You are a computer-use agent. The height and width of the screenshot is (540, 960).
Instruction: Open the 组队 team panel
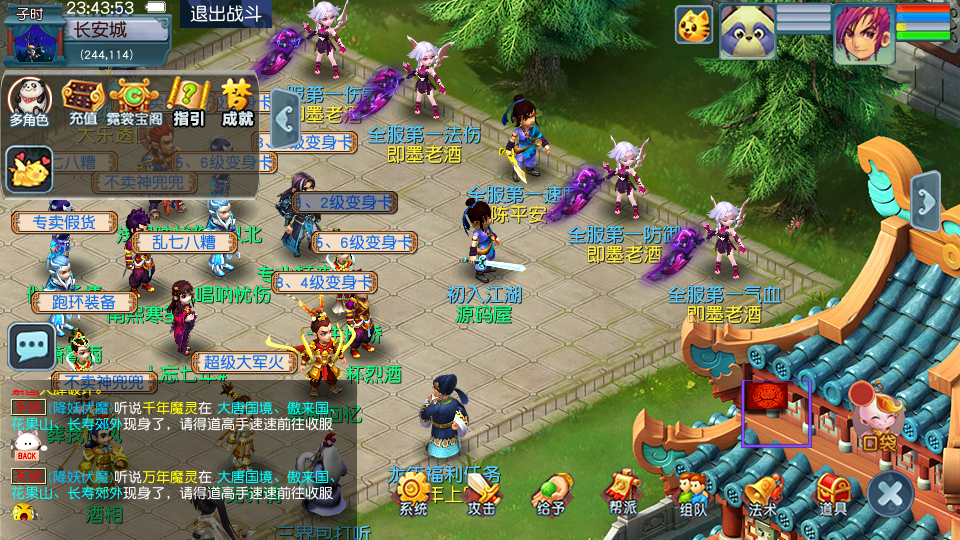tap(692, 492)
